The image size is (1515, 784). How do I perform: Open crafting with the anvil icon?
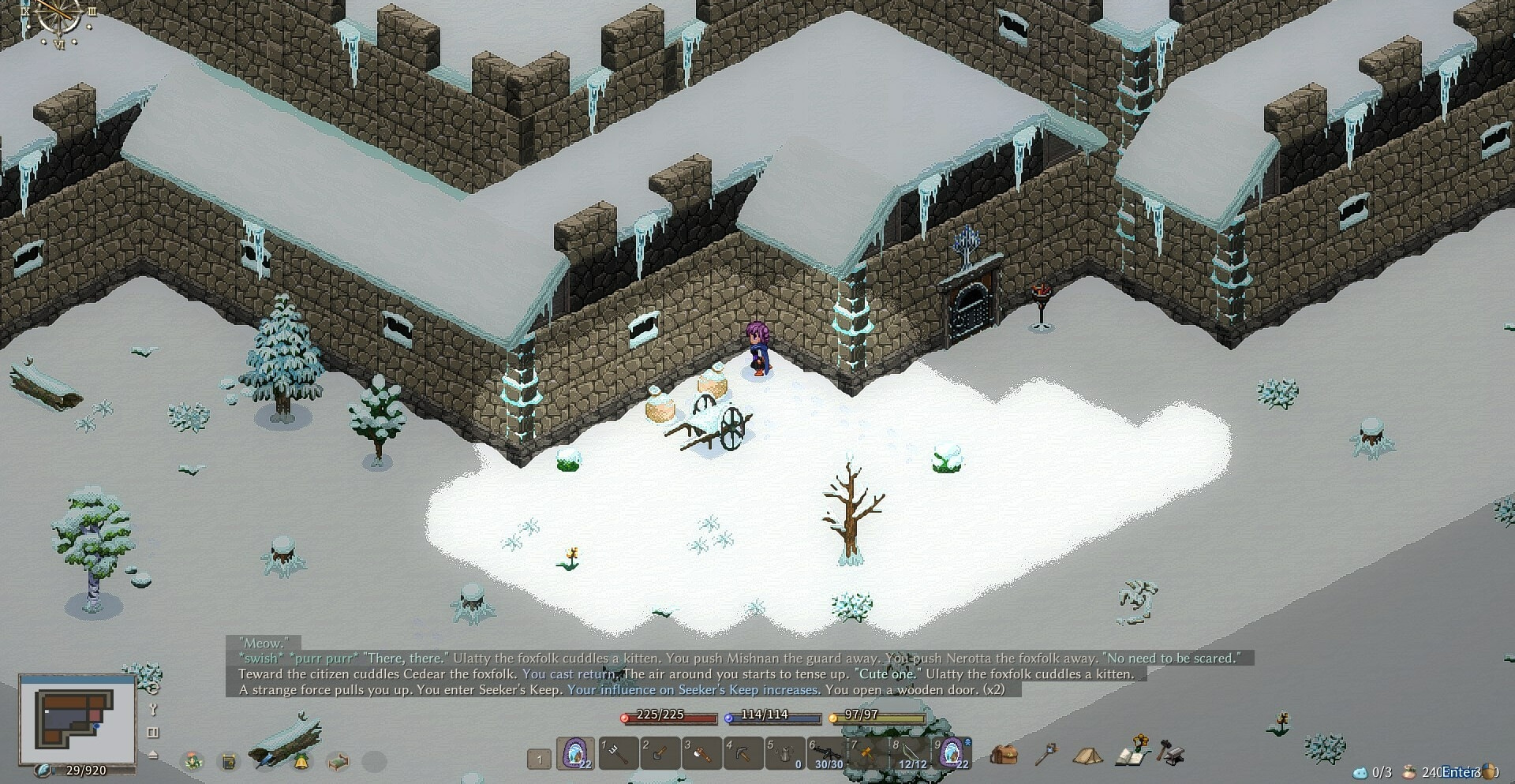(1171, 752)
